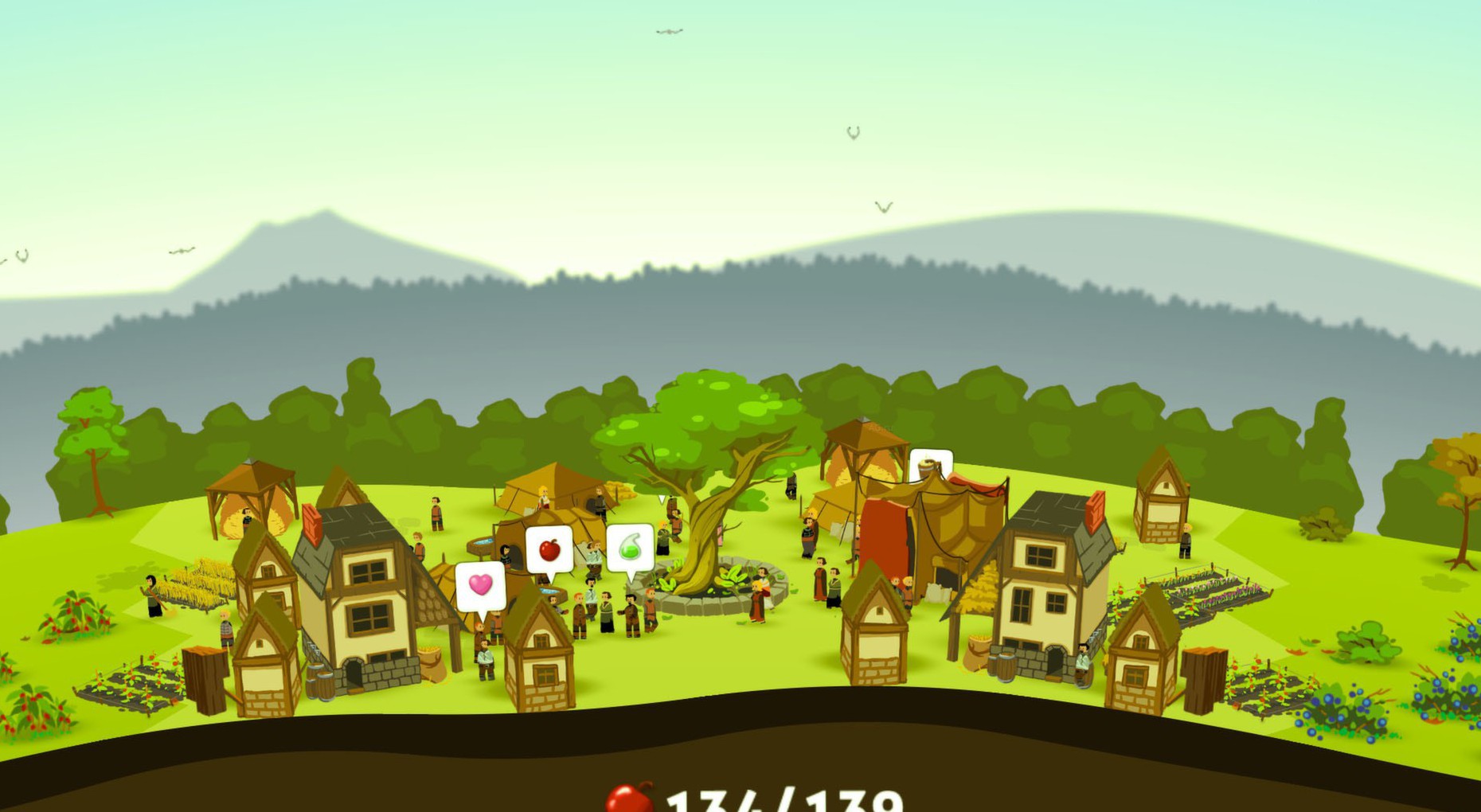Click the blonde woman standing on the tent
Image resolution: width=1481 pixels, height=812 pixels.
pos(543,498)
